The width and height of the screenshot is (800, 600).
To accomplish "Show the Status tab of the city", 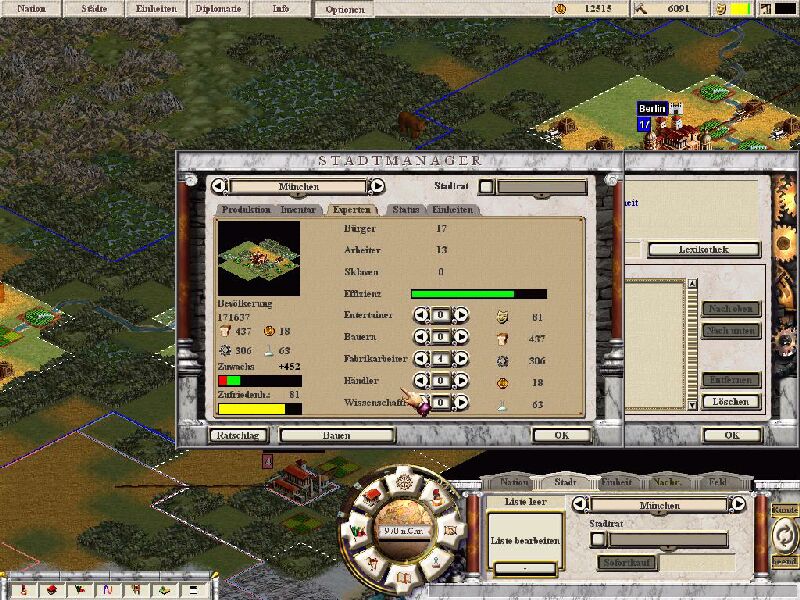I will [405, 210].
